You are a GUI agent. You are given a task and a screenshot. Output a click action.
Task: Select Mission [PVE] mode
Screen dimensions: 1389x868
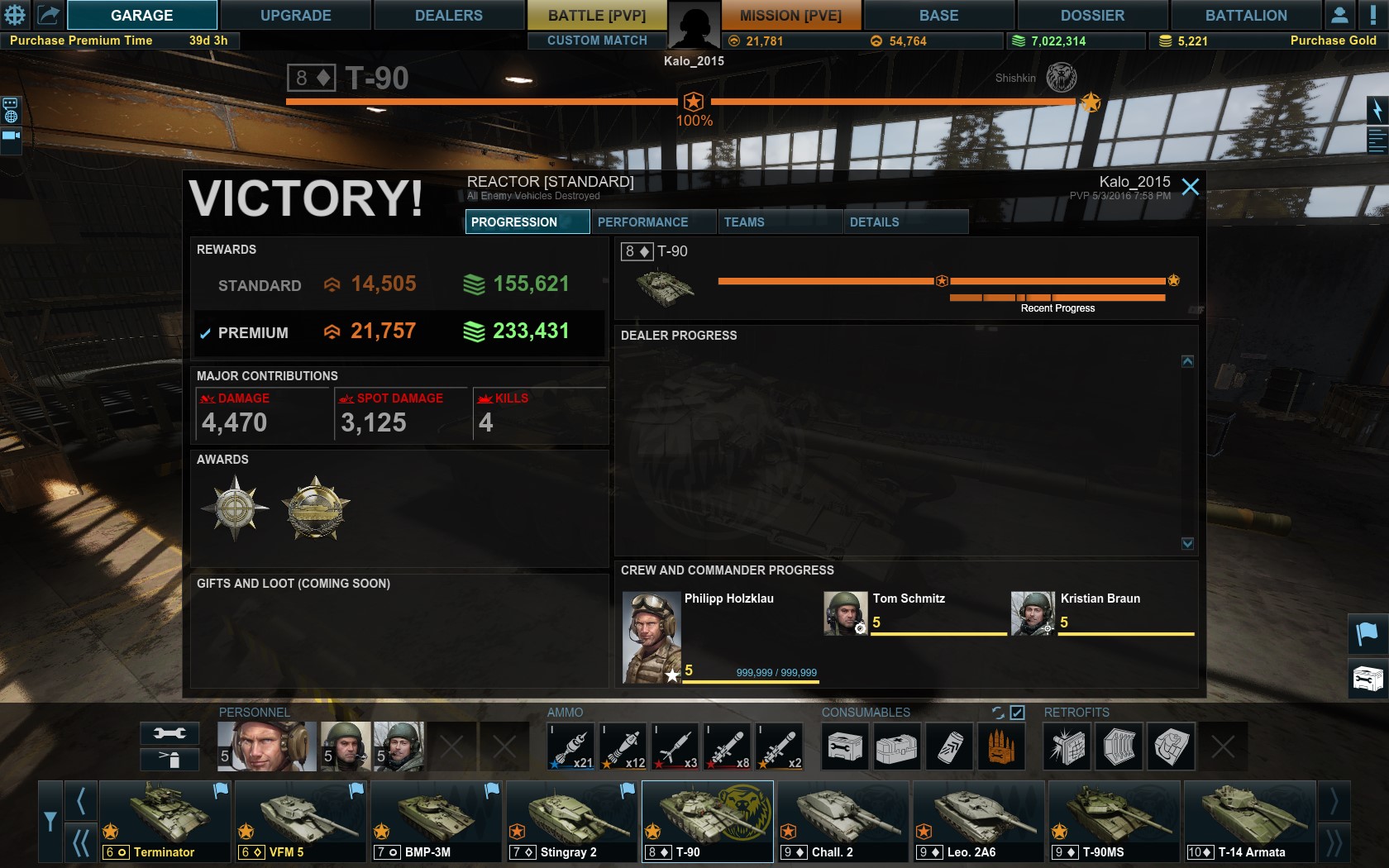click(790, 15)
